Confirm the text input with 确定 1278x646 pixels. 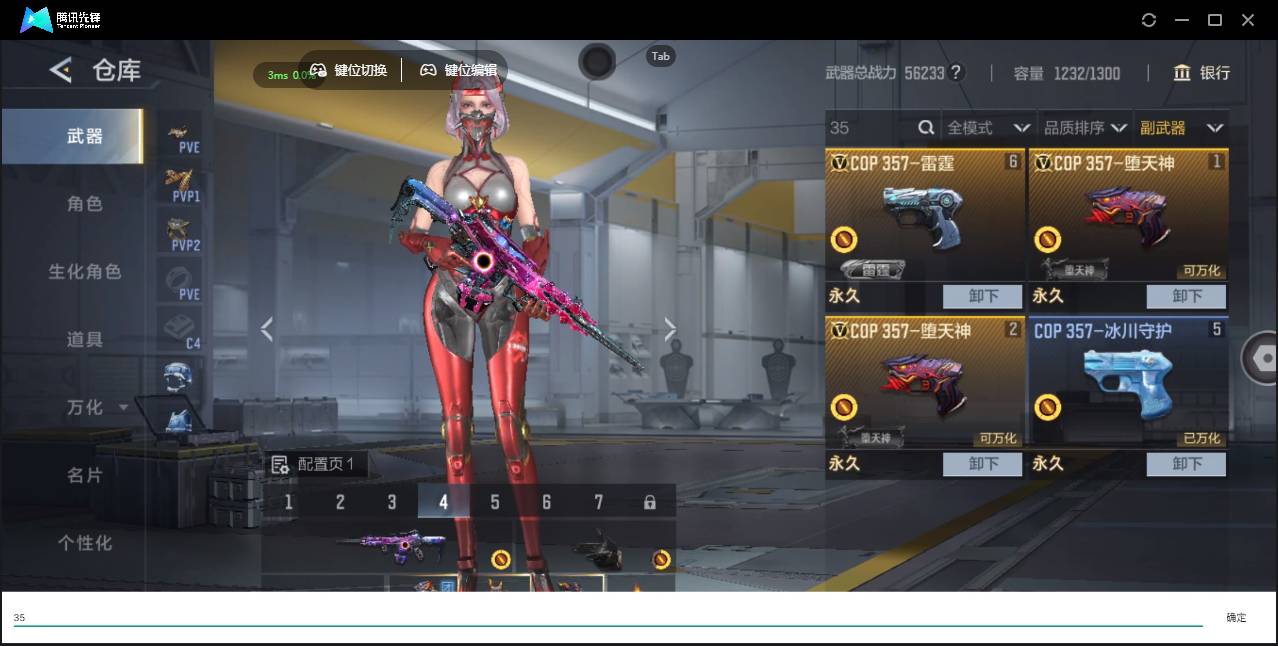click(x=1236, y=618)
